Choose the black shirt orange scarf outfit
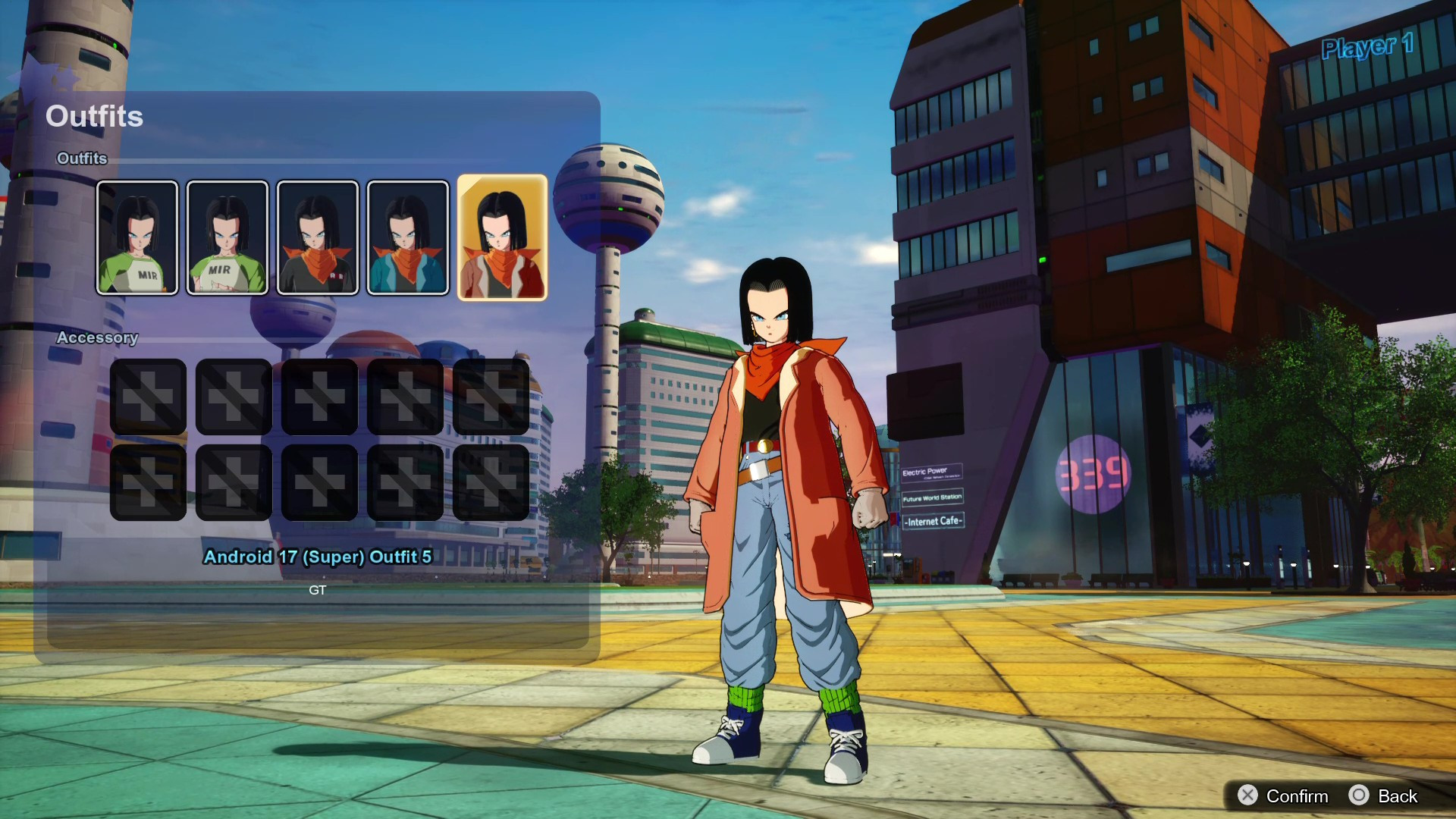Image resolution: width=1456 pixels, height=819 pixels. pos(318,237)
